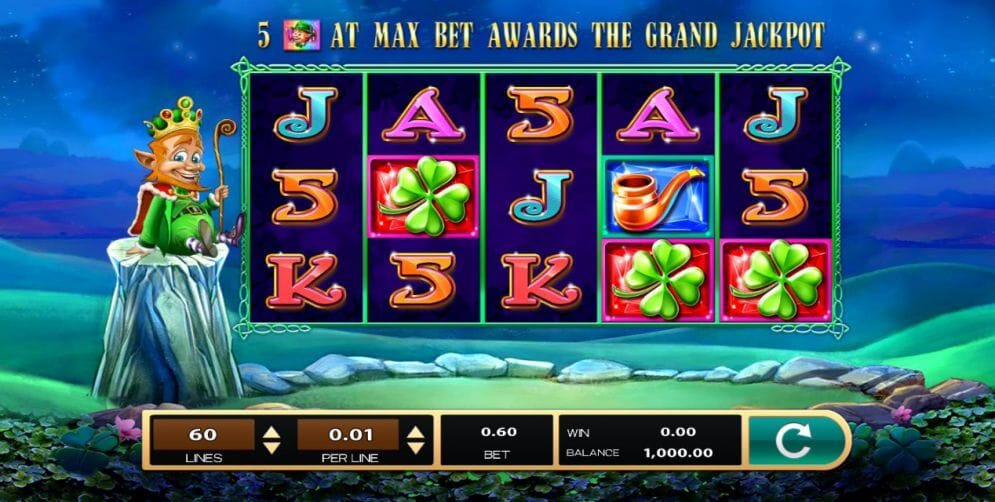Increase the number of lines

(x=270, y=431)
